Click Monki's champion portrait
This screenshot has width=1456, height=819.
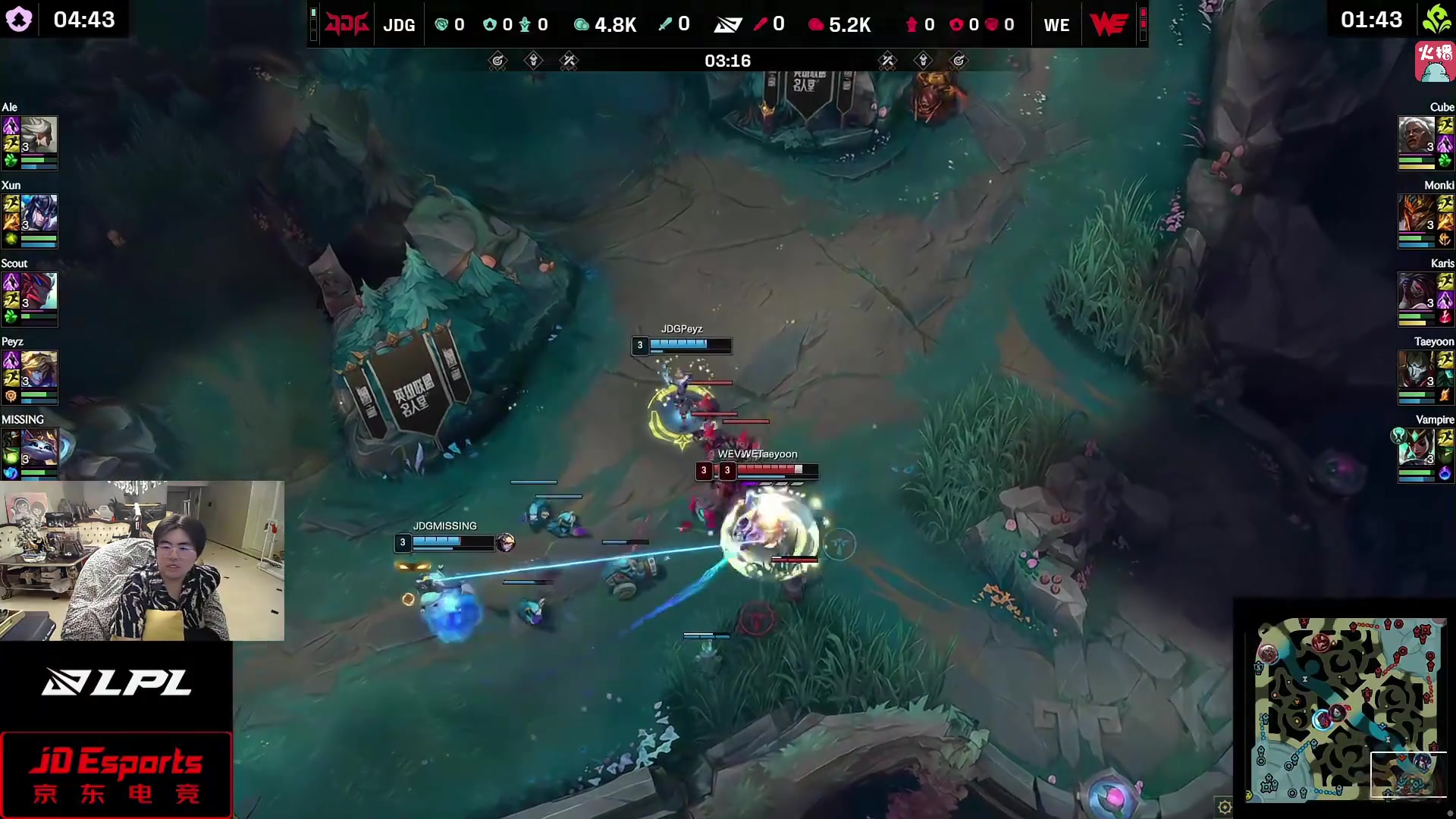click(x=1416, y=214)
